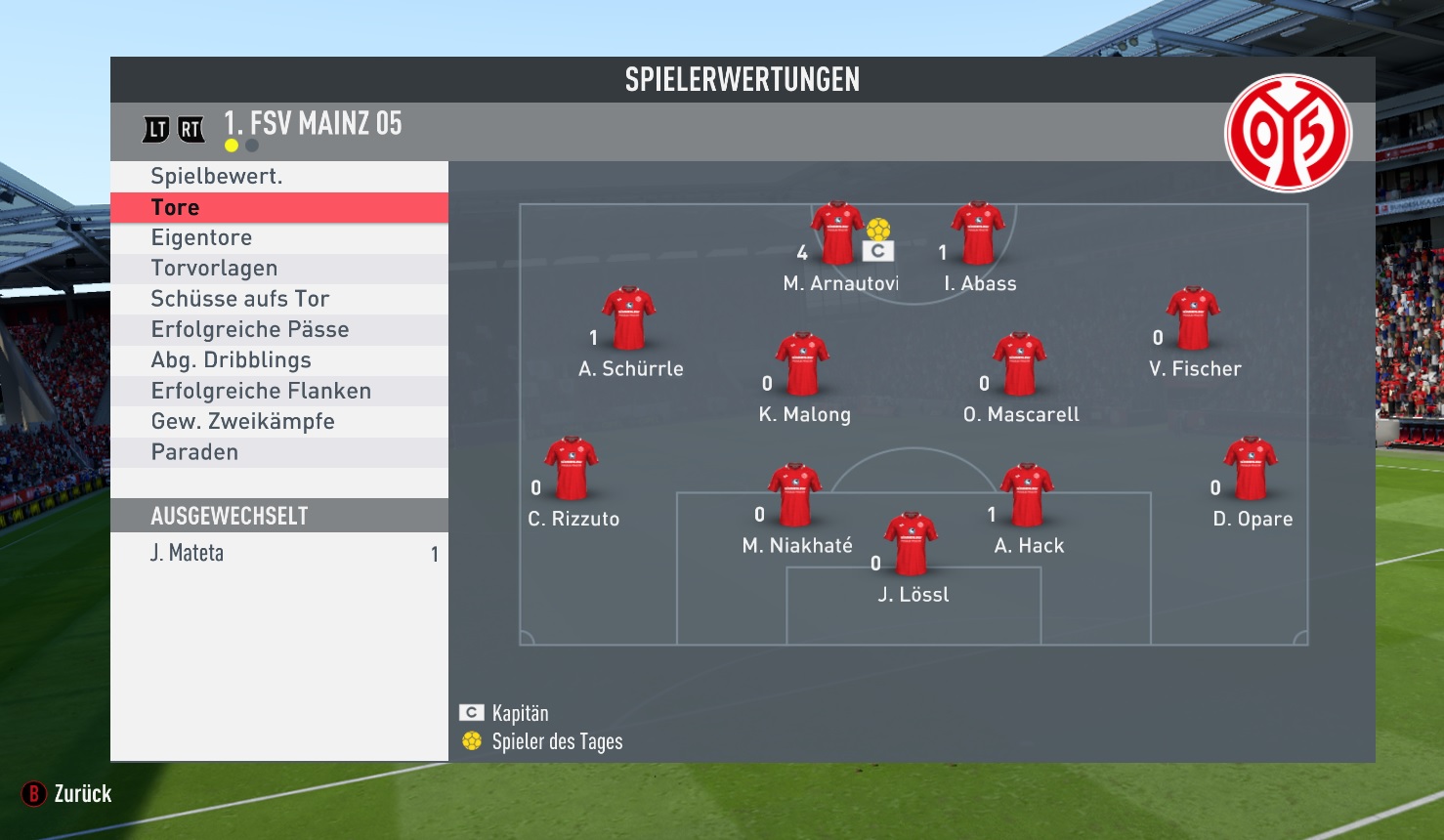The height and width of the screenshot is (840, 1444).
Task: Open the Torvorlagen stat view
Action: coord(278,269)
